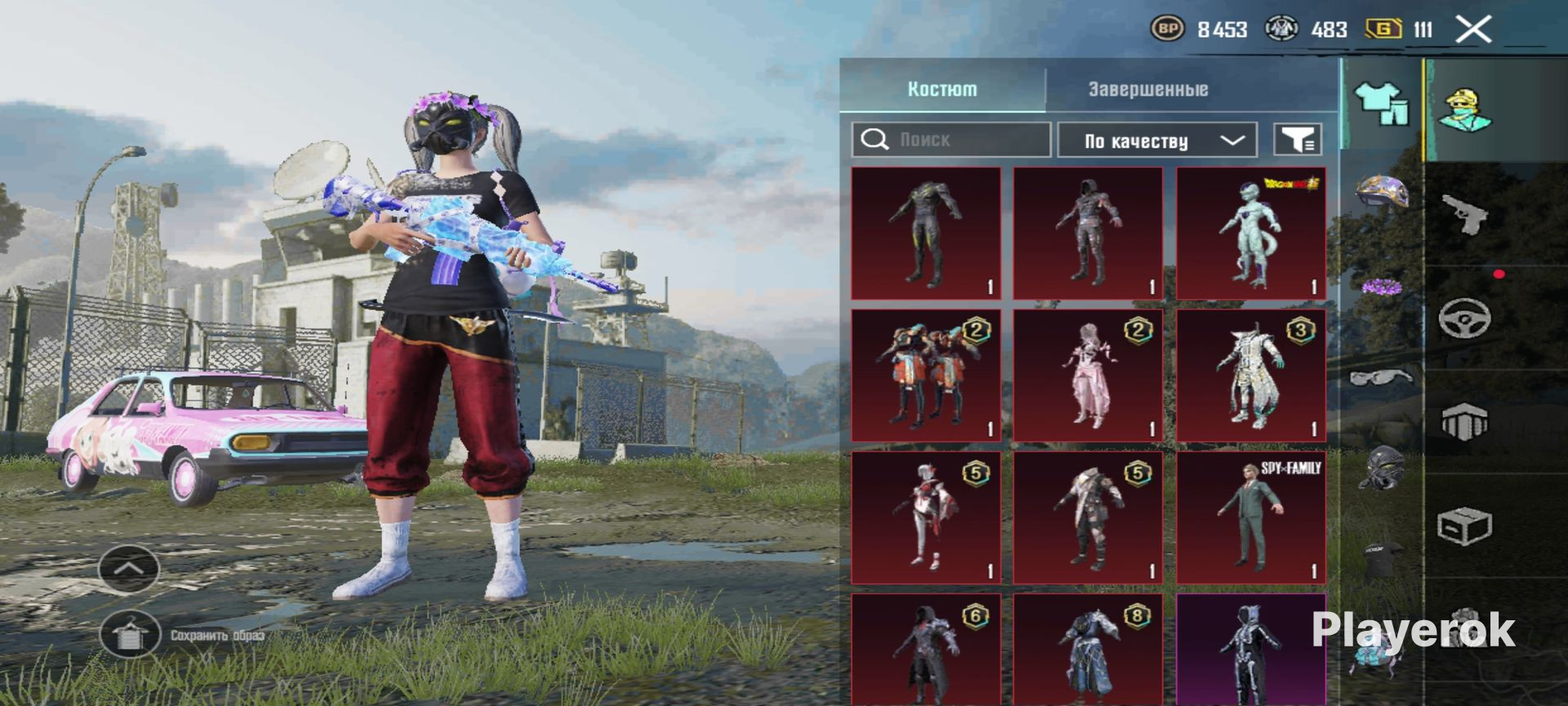The height and width of the screenshot is (706, 1568).
Task: Open the helmet equipment slot
Action: coord(1382,193)
